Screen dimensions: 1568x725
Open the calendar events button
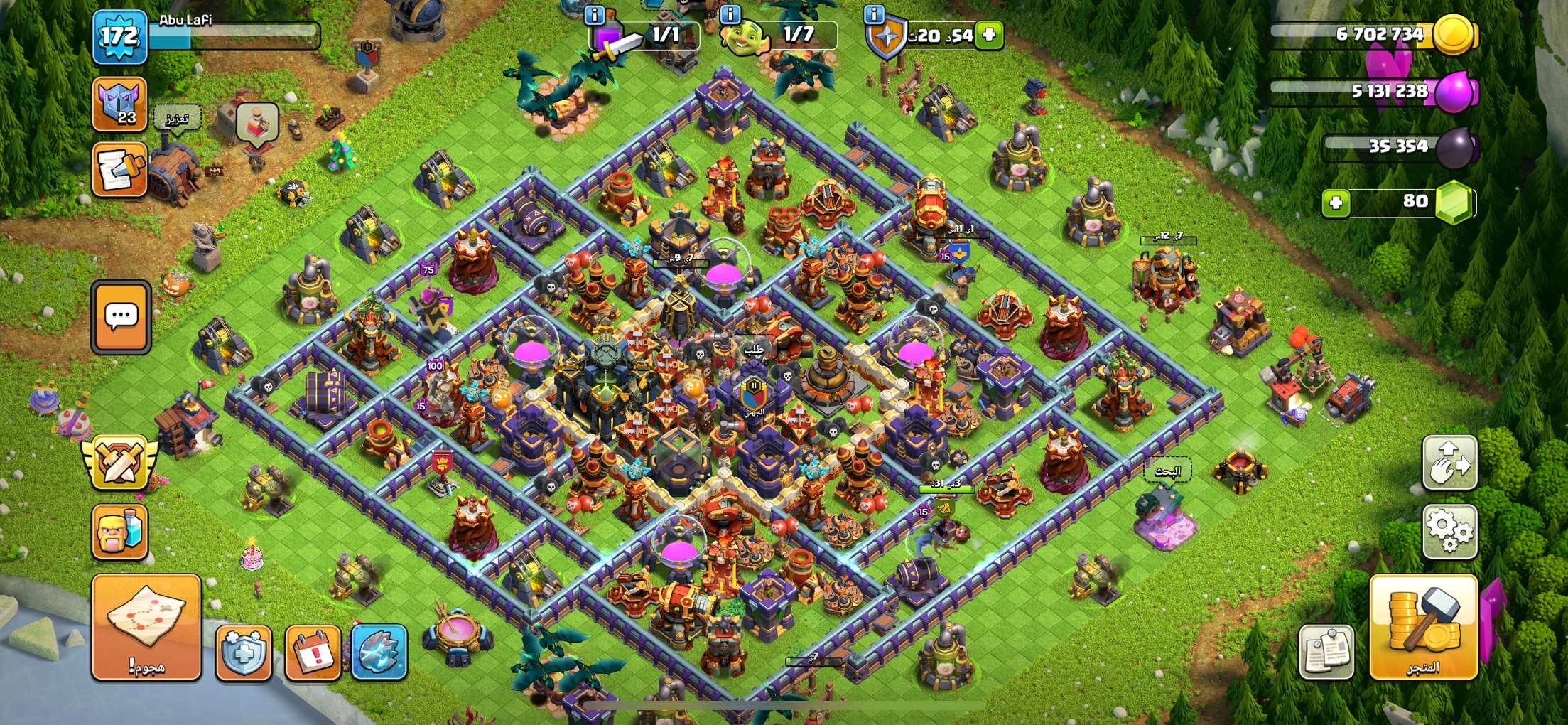(313, 652)
